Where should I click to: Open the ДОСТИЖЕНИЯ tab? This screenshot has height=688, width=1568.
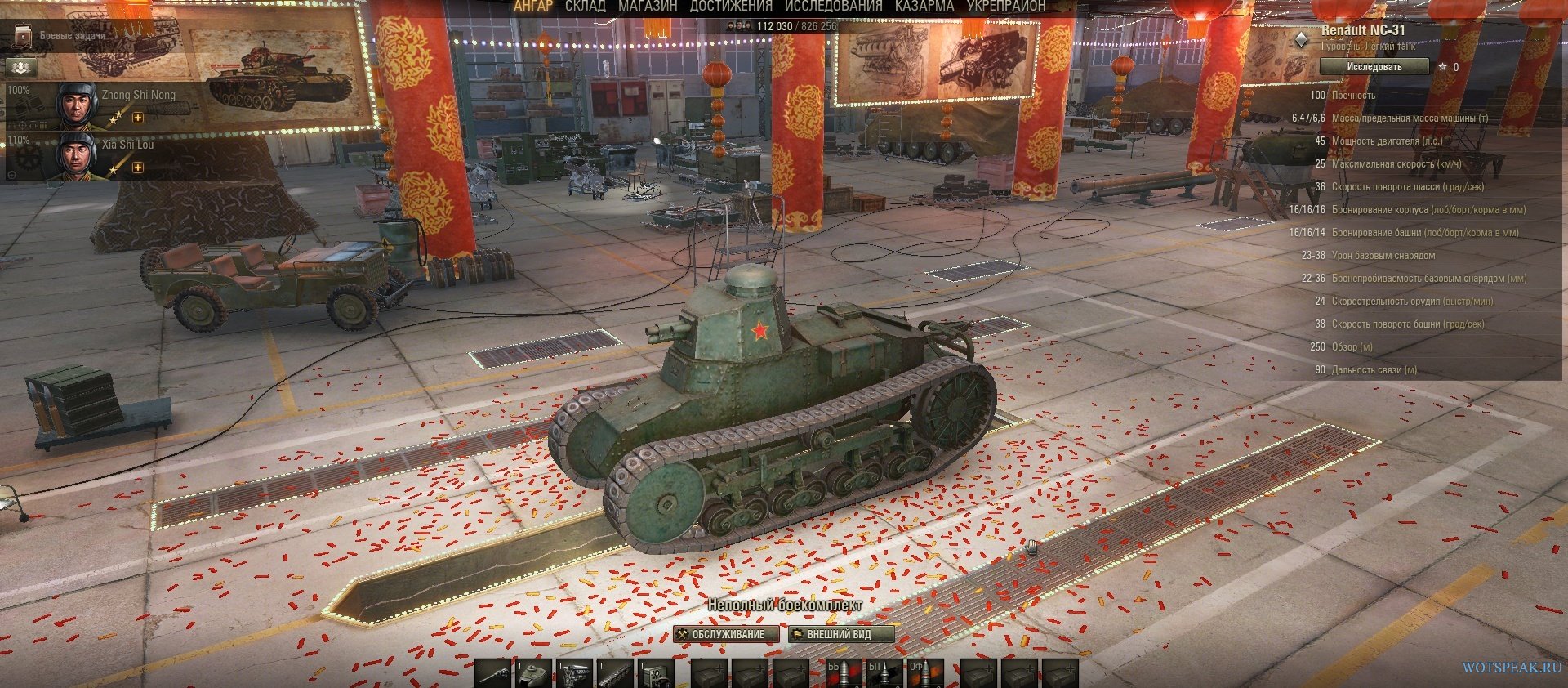pyautogui.click(x=731, y=7)
